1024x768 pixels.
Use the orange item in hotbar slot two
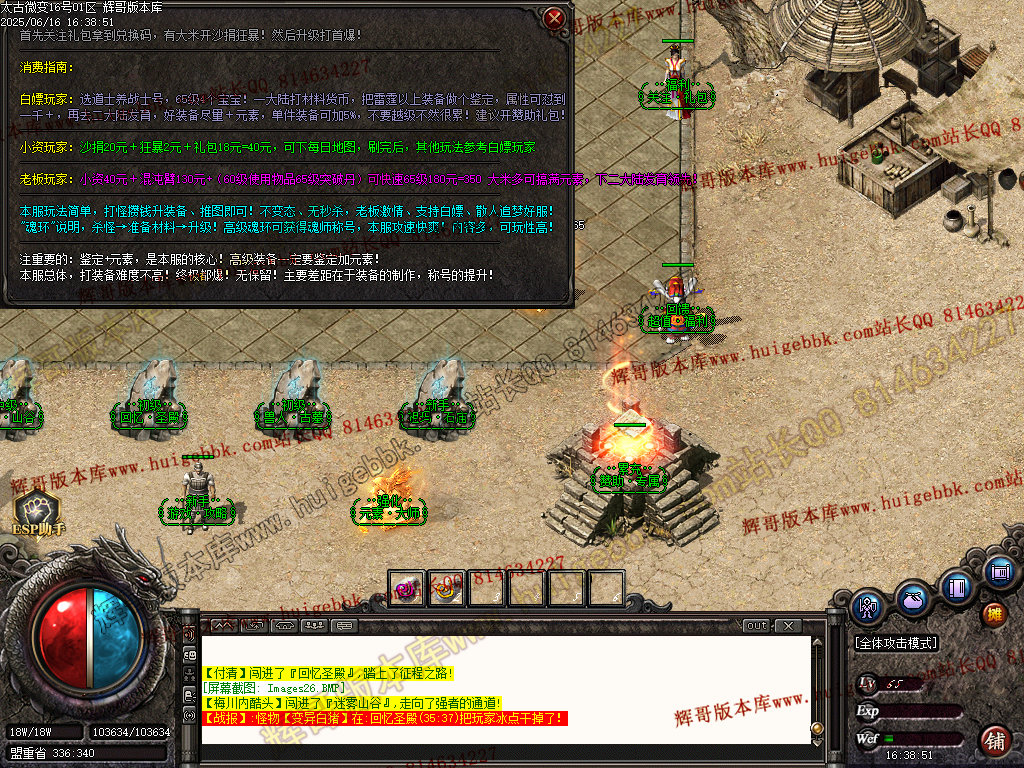(x=447, y=588)
